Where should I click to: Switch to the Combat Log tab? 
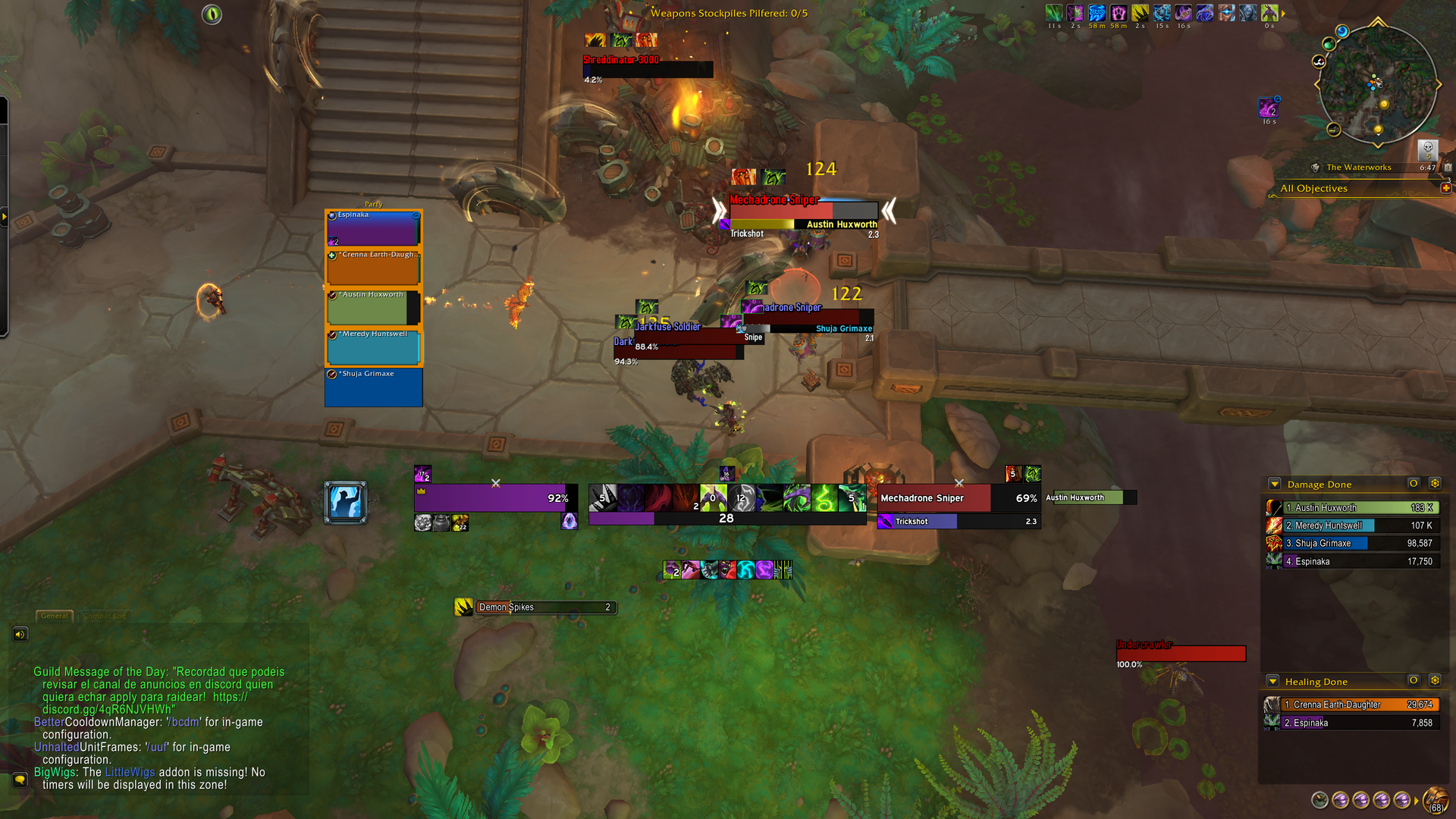tap(105, 616)
